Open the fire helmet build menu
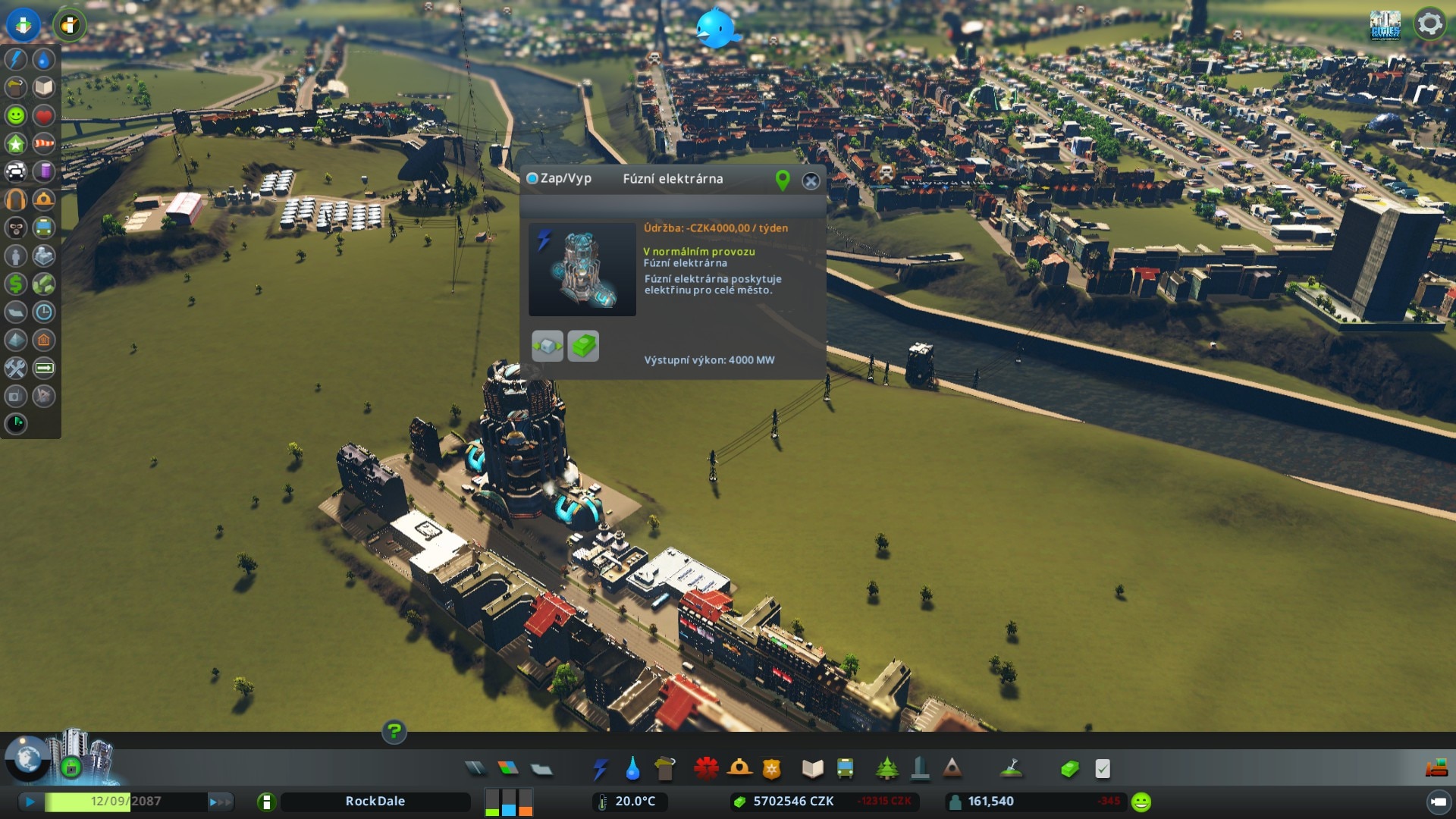 point(739,769)
